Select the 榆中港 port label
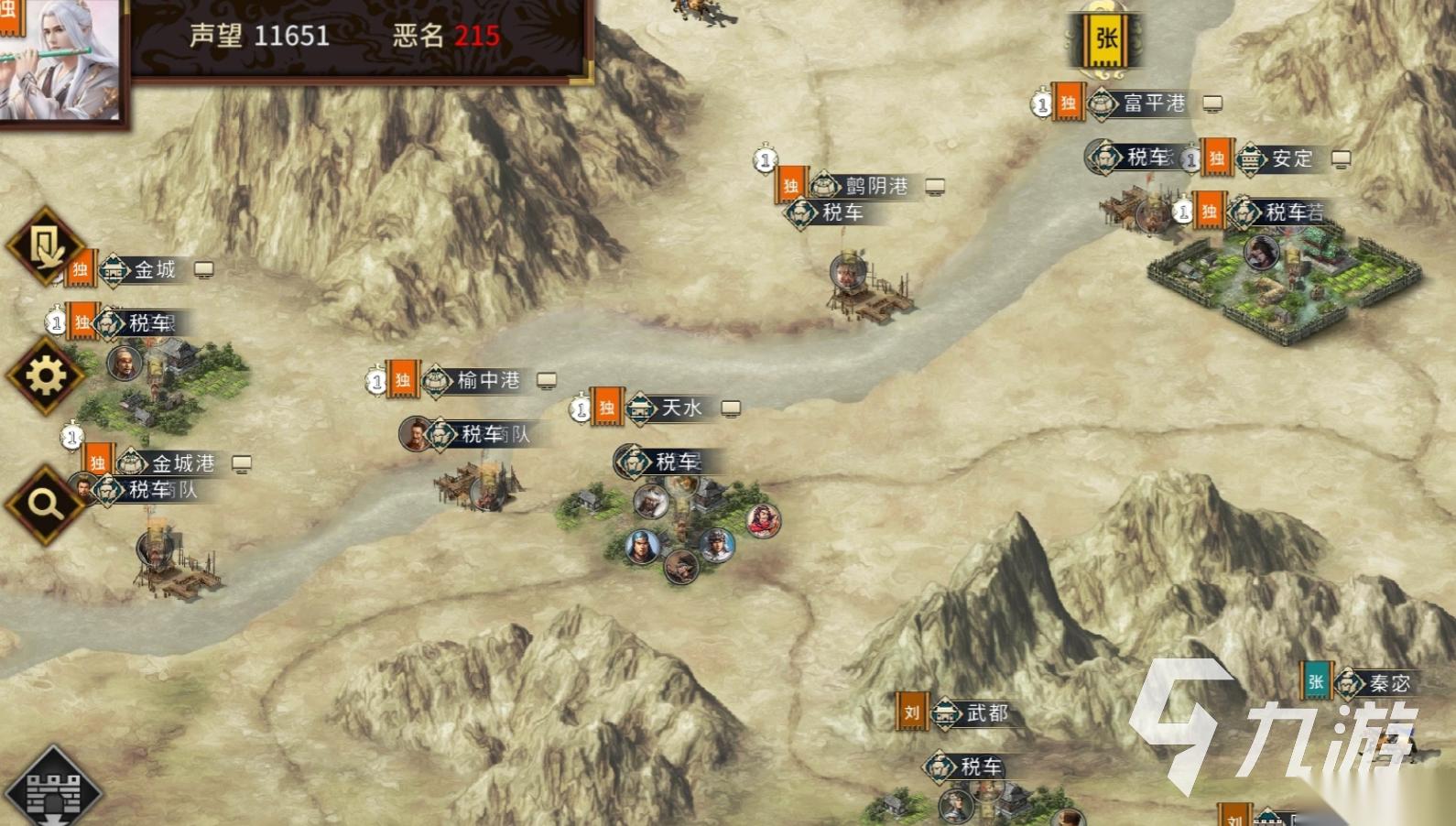This screenshot has height=826, width=1456. 488,381
